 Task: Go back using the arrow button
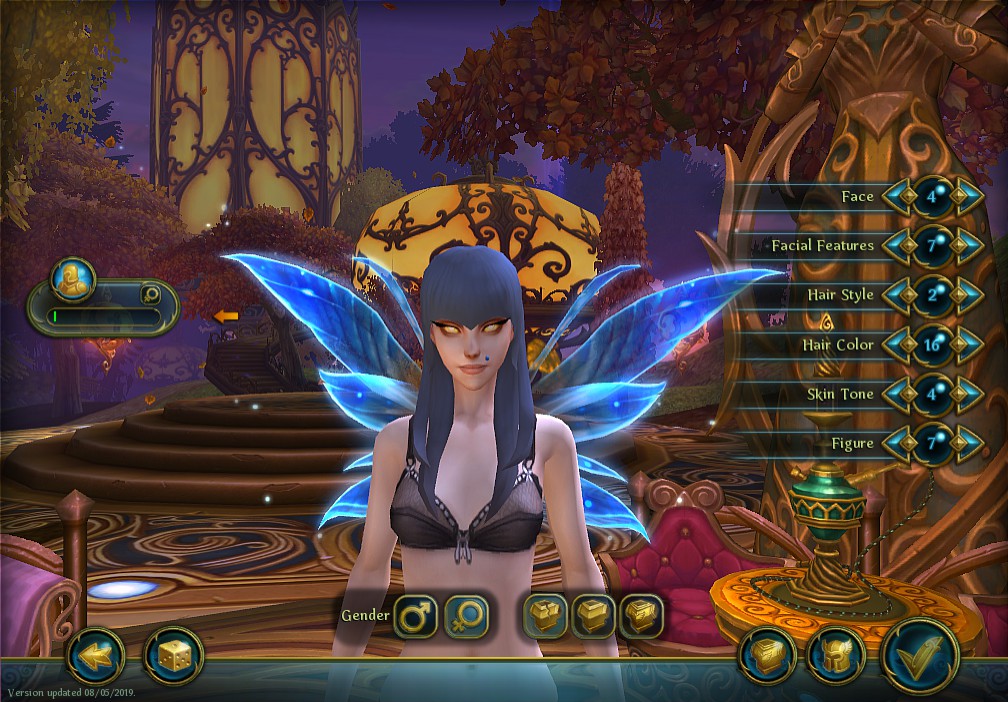pos(95,656)
